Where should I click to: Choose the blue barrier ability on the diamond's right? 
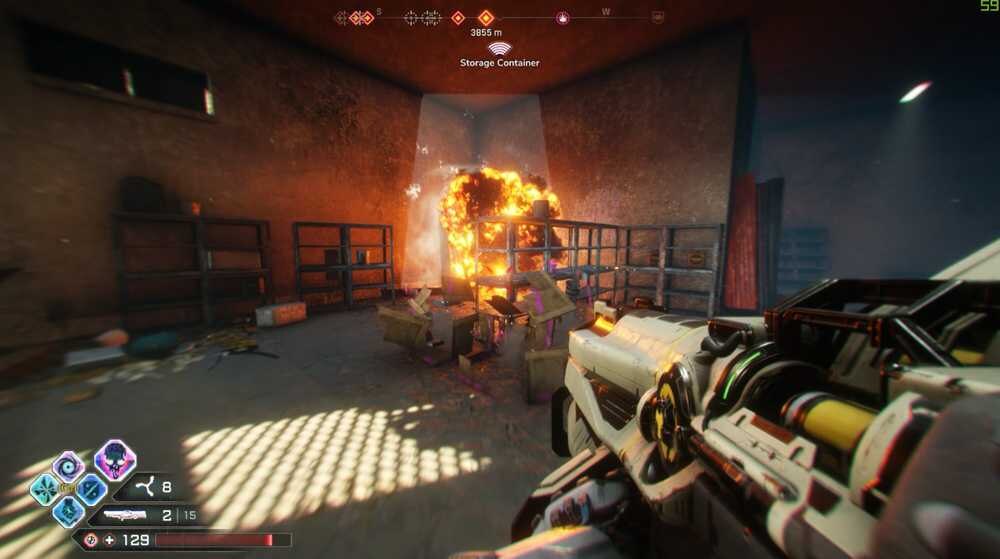click(91, 489)
